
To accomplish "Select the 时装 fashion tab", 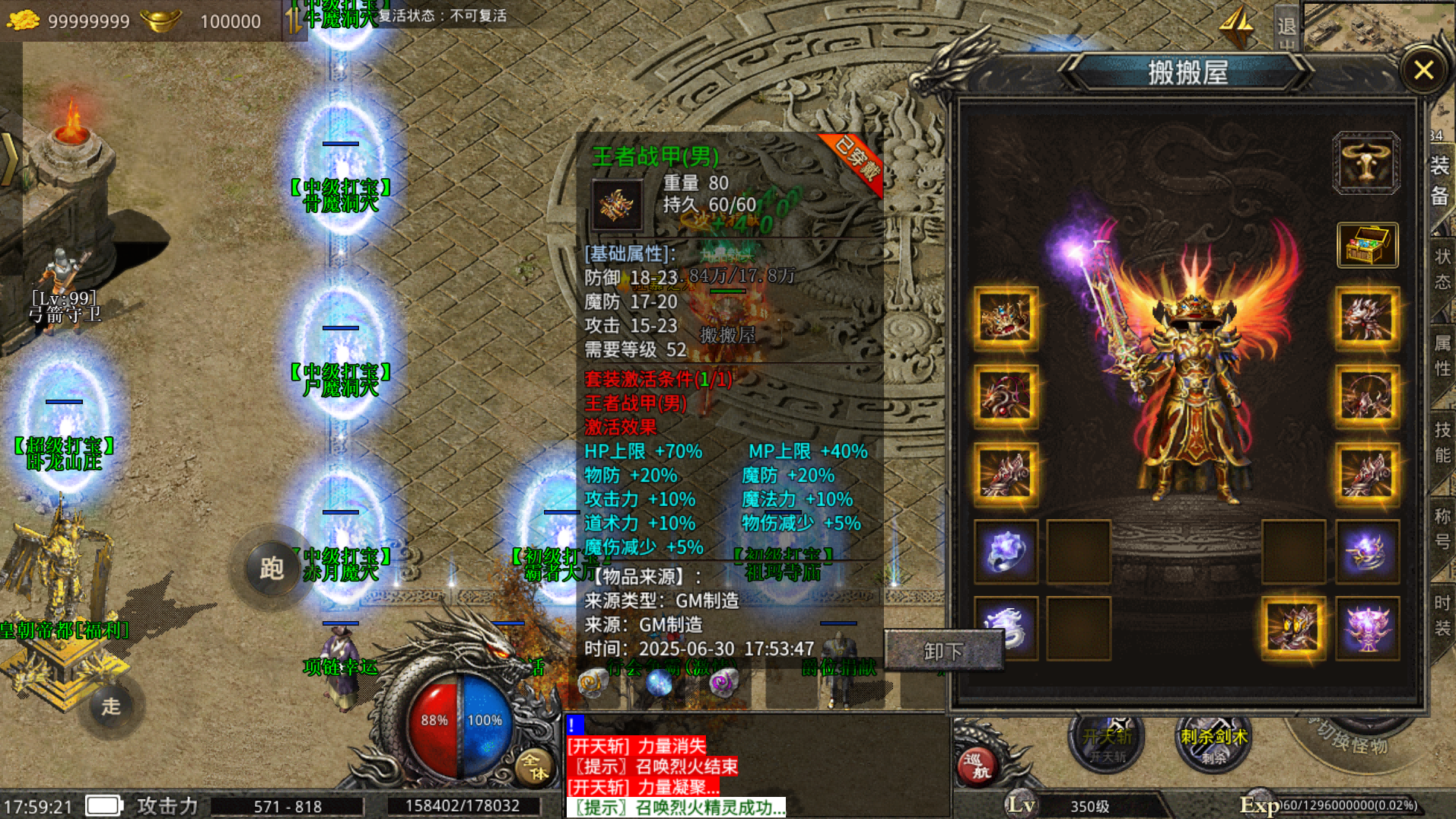I will coord(1442,615).
